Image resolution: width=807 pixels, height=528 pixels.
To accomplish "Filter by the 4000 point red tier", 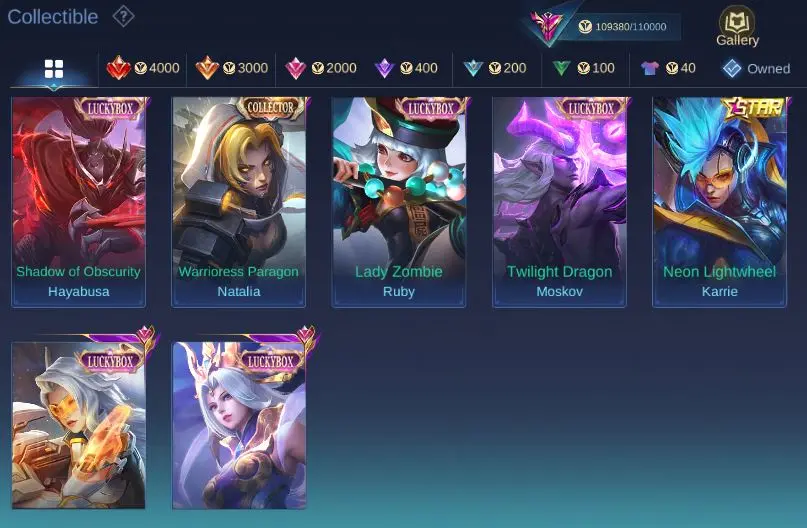I will 143,68.
